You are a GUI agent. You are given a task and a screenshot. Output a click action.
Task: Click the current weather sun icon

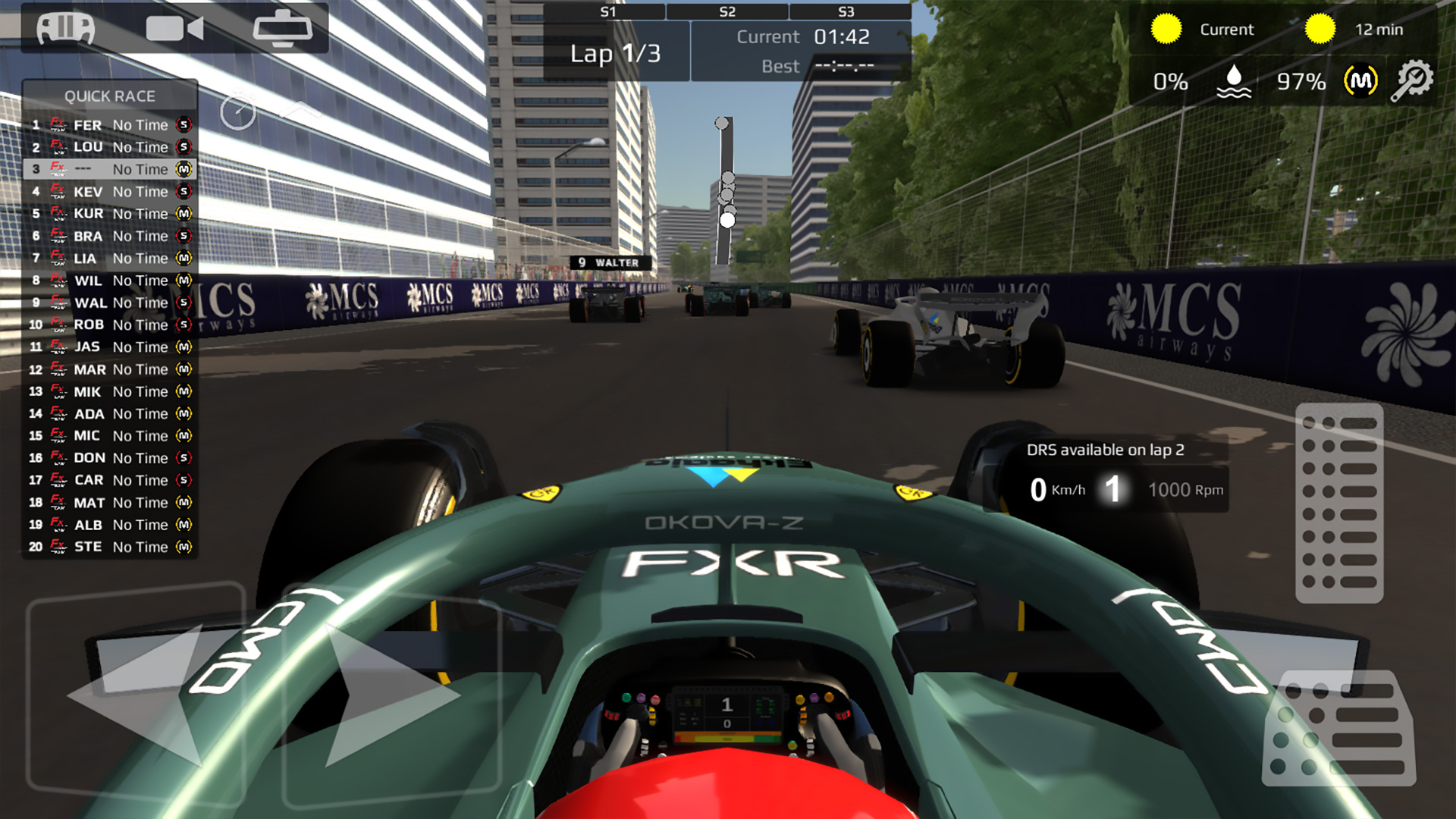[1166, 29]
